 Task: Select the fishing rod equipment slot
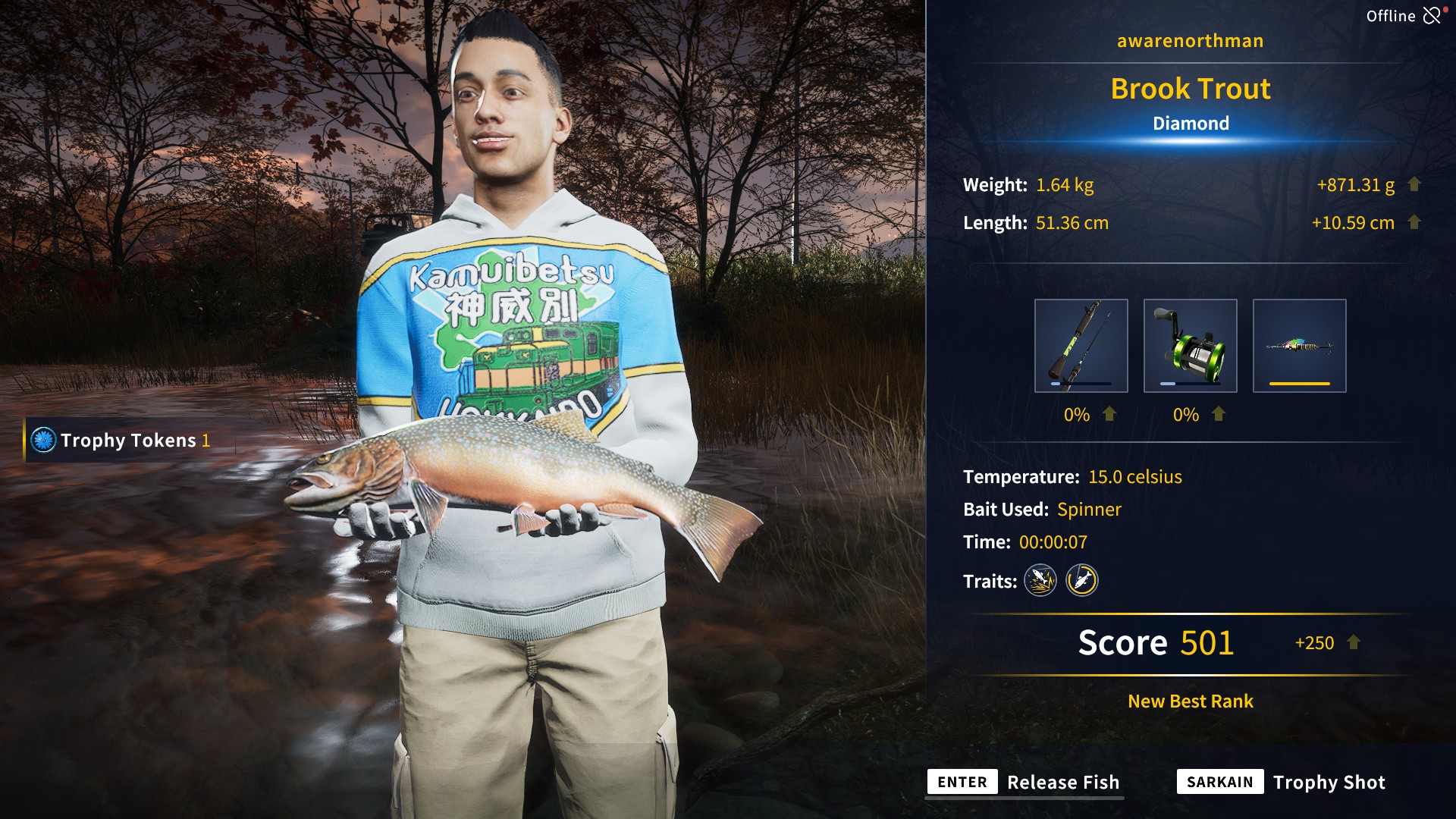click(1081, 346)
